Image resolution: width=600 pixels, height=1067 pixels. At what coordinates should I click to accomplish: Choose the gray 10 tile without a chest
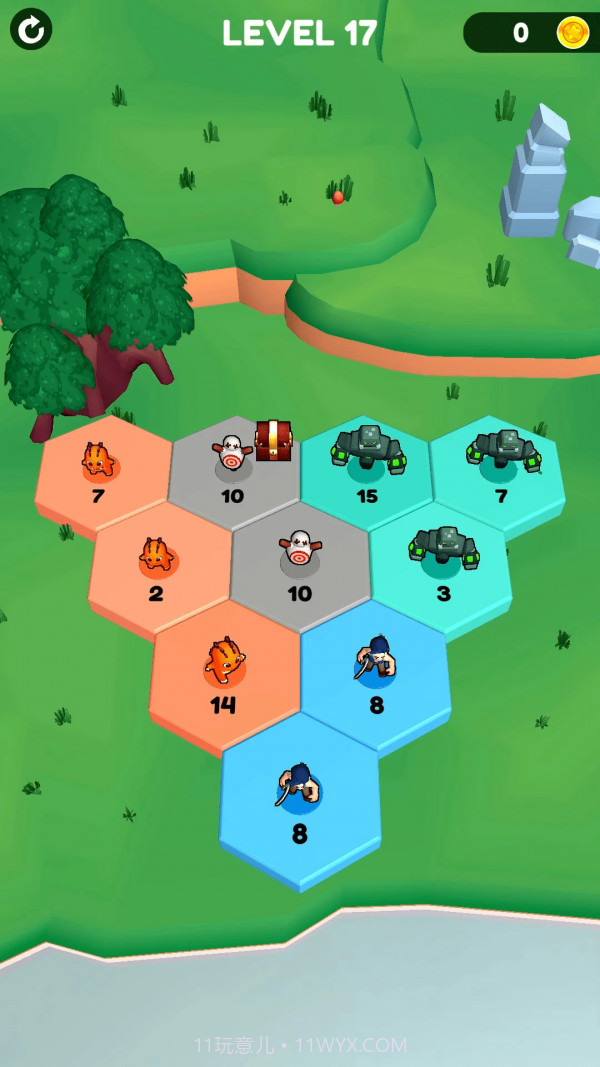299,563
